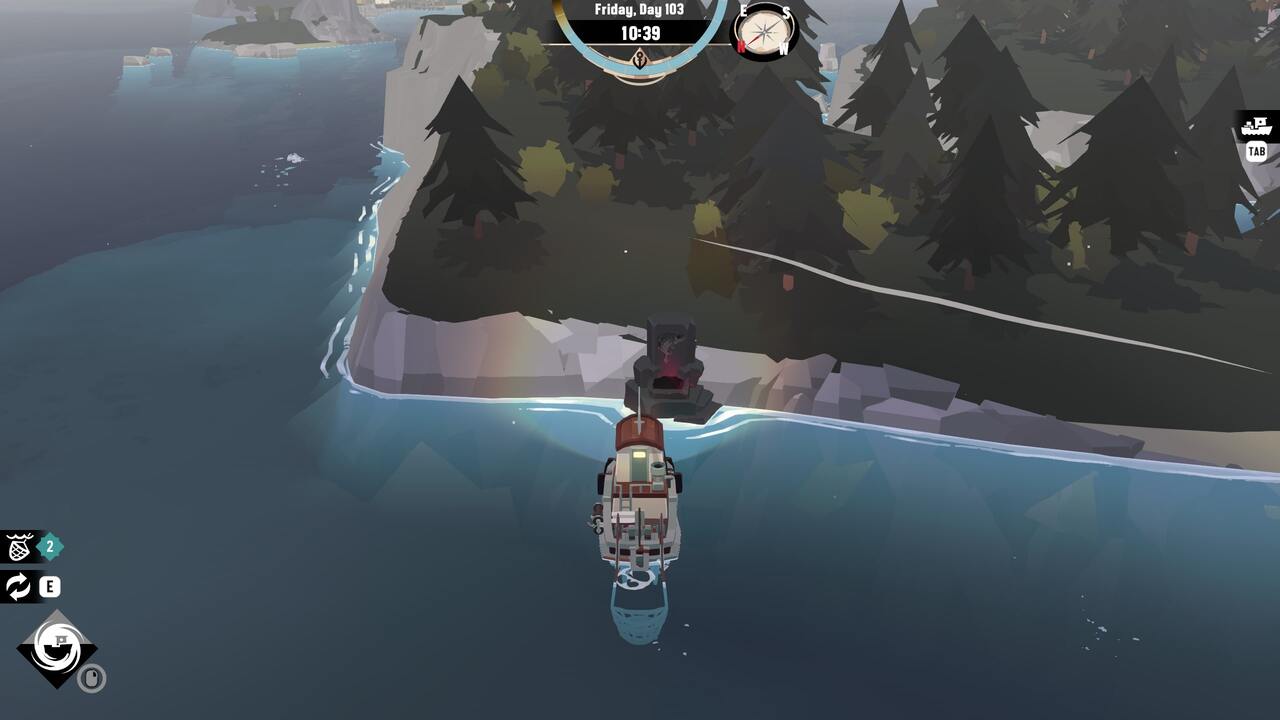The height and width of the screenshot is (720, 1280).
Task: Select the fish catch net icon
Action: click(x=17, y=546)
